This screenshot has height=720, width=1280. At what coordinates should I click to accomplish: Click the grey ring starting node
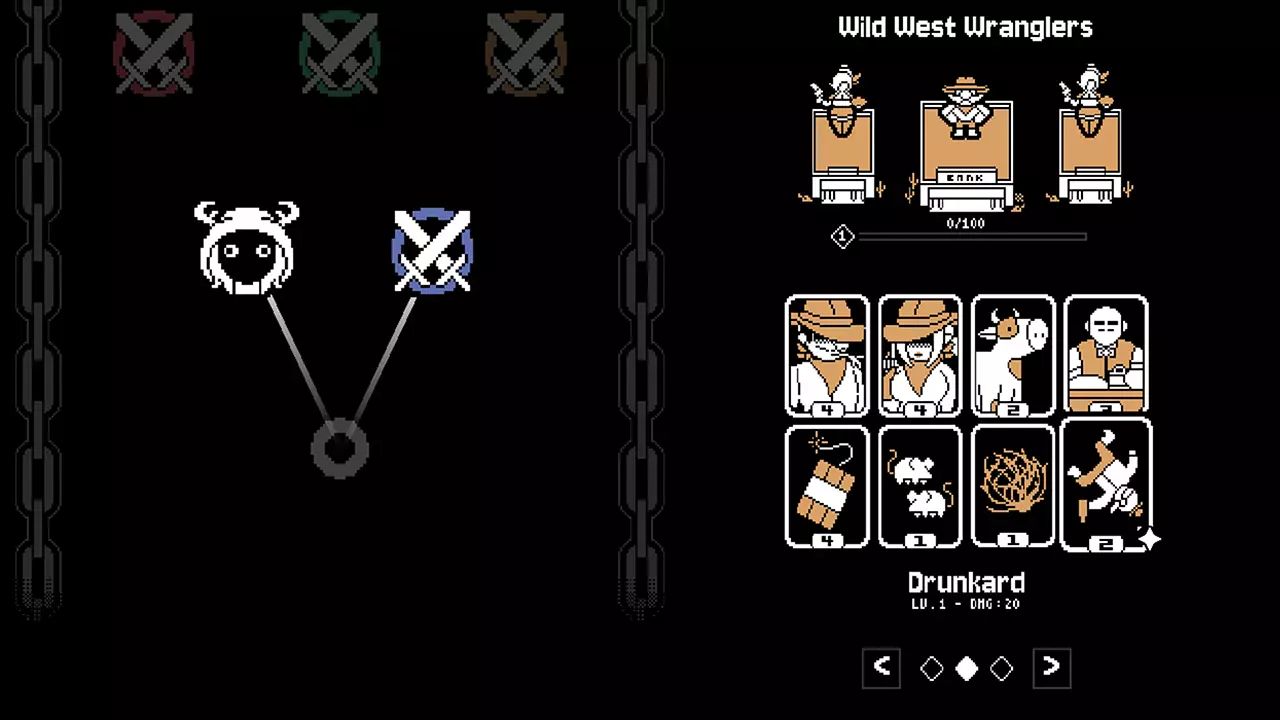point(340,449)
